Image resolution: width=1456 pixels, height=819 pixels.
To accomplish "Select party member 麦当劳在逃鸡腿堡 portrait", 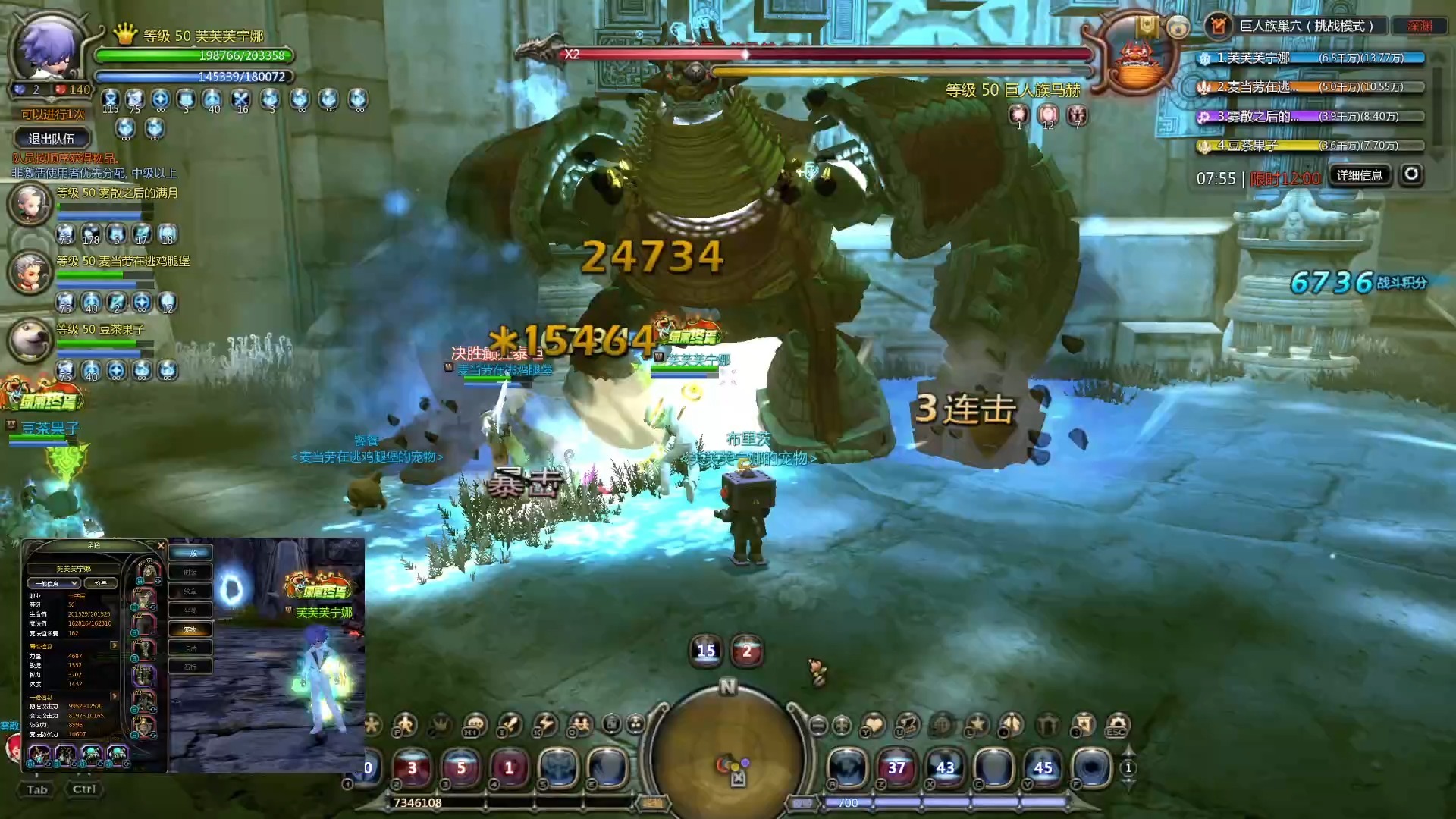I will (30, 271).
